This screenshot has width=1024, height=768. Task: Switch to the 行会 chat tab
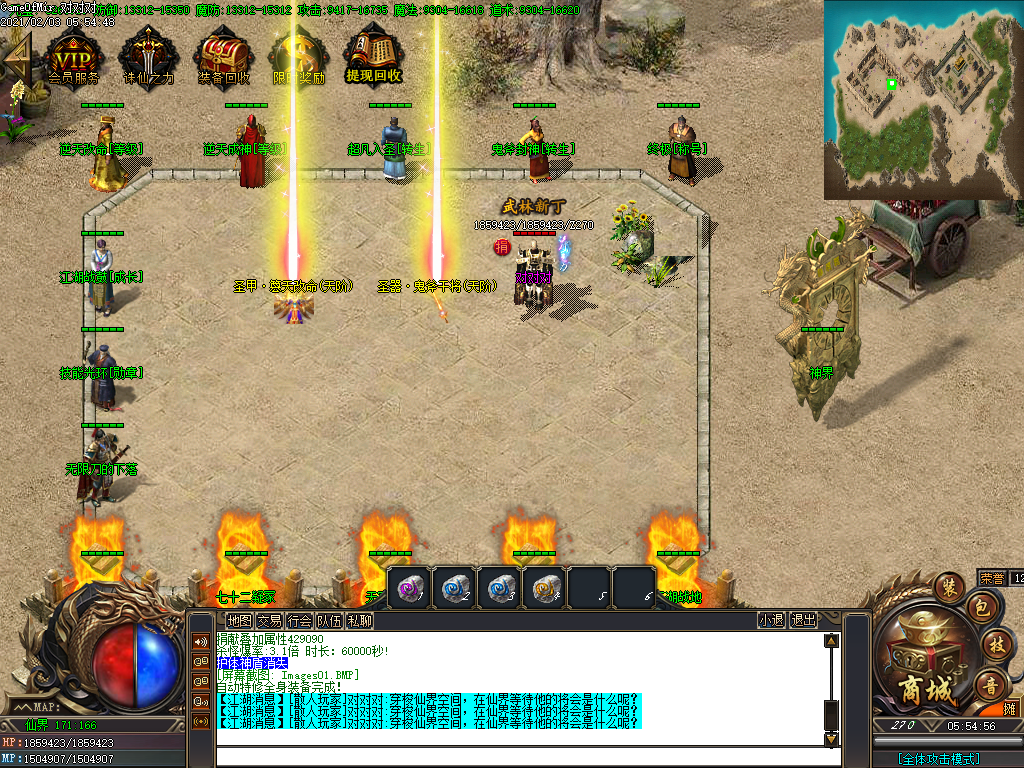(299, 620)
